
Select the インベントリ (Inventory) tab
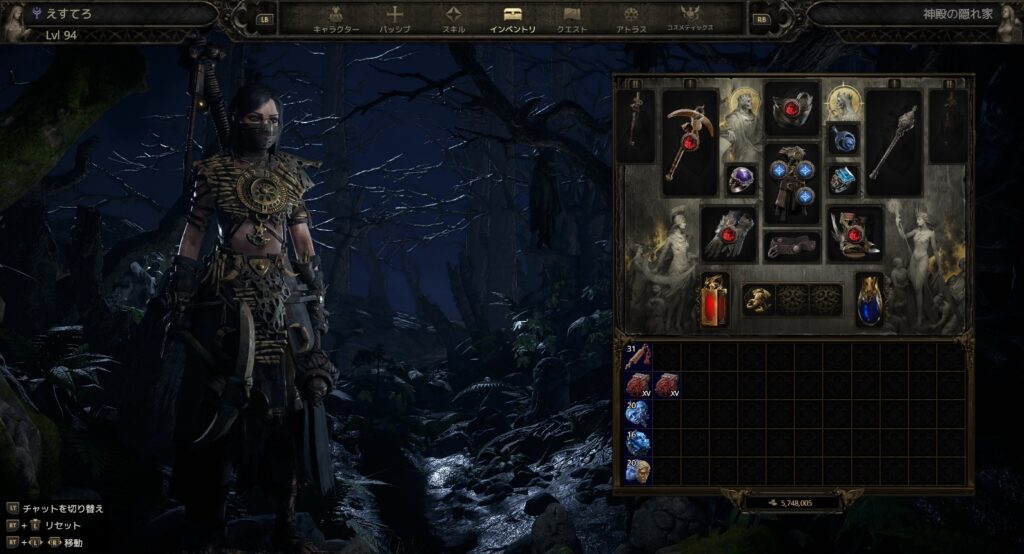[x=512, y=19]
